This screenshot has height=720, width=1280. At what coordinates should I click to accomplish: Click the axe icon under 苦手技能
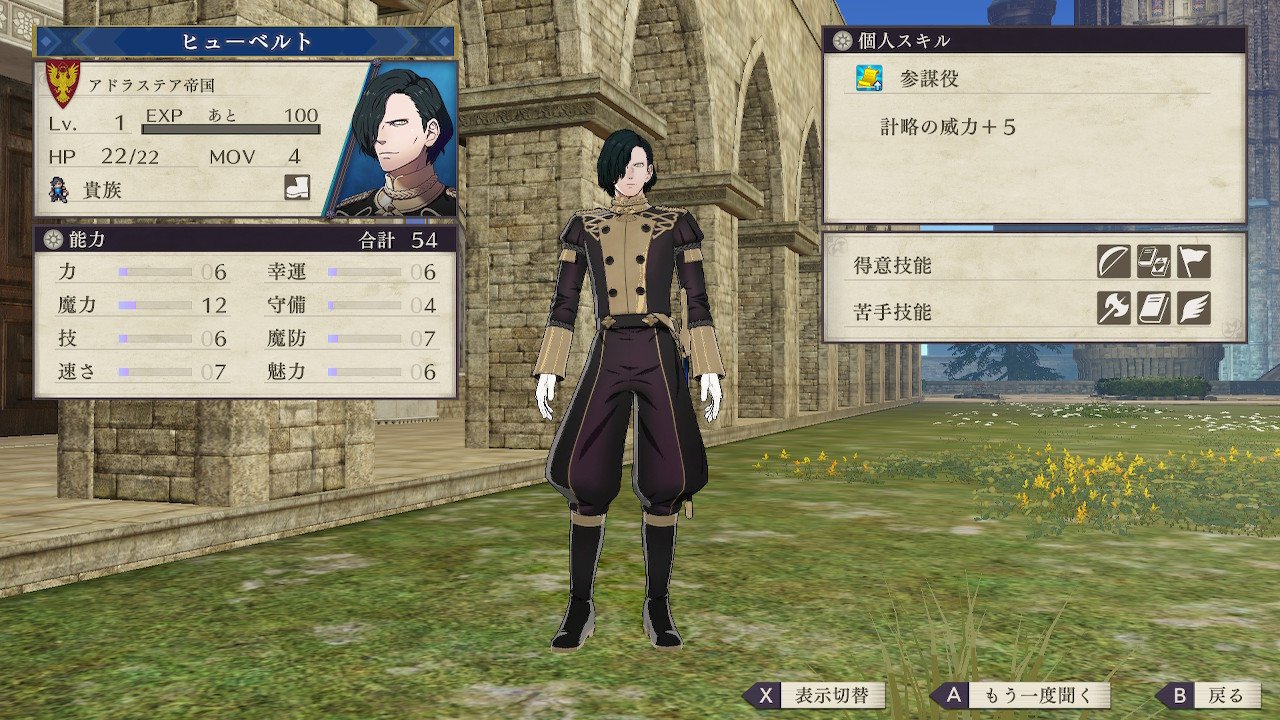1113,309
